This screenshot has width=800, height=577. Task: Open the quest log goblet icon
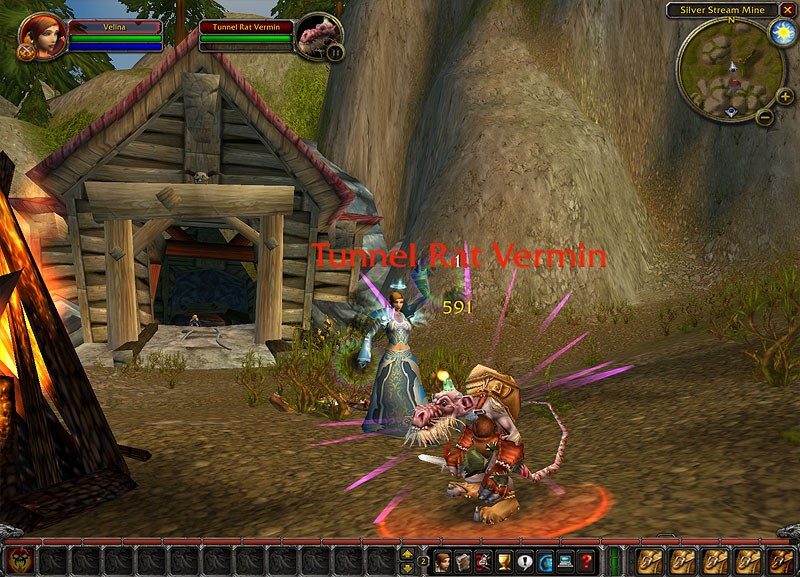click(x=504, y=561)
